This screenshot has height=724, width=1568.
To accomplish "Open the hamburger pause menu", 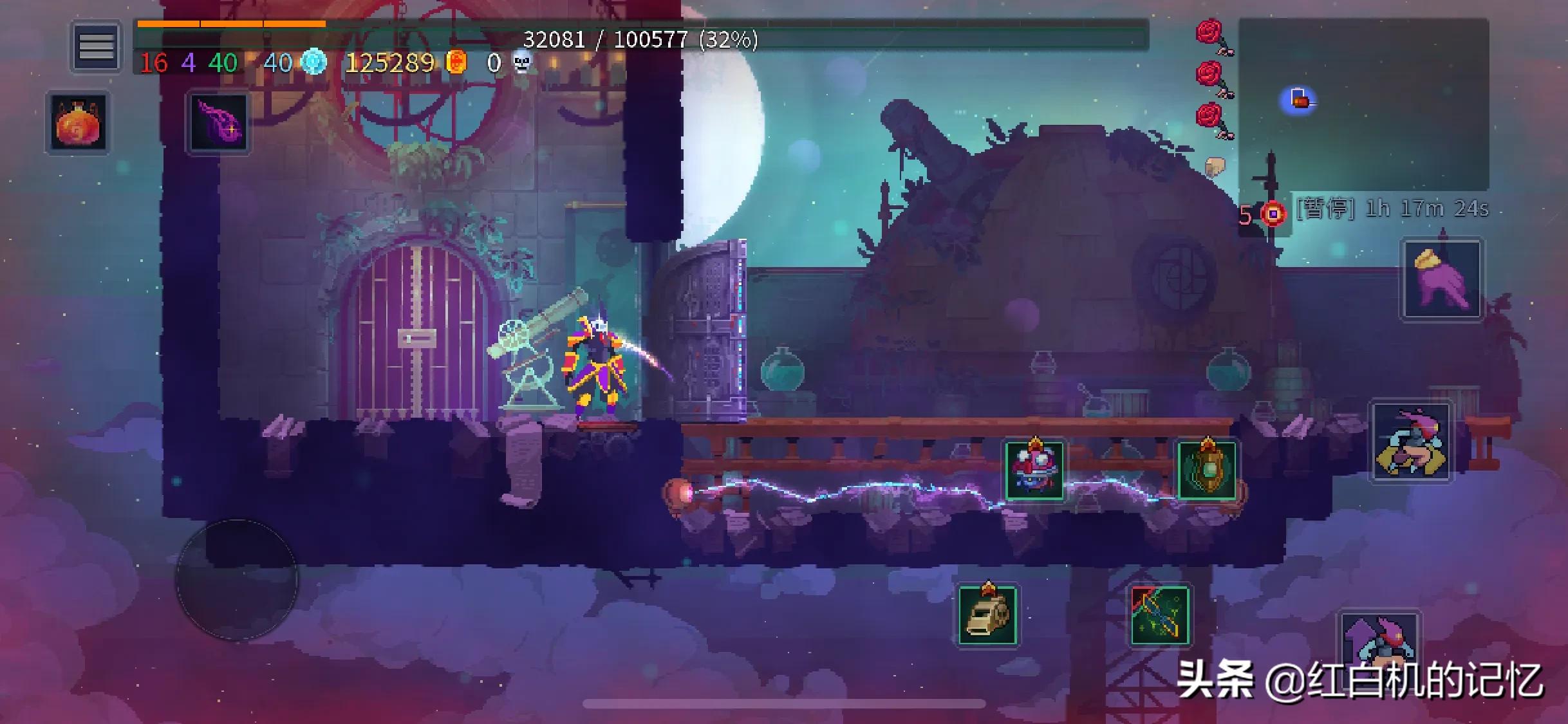I will (96, 46).
